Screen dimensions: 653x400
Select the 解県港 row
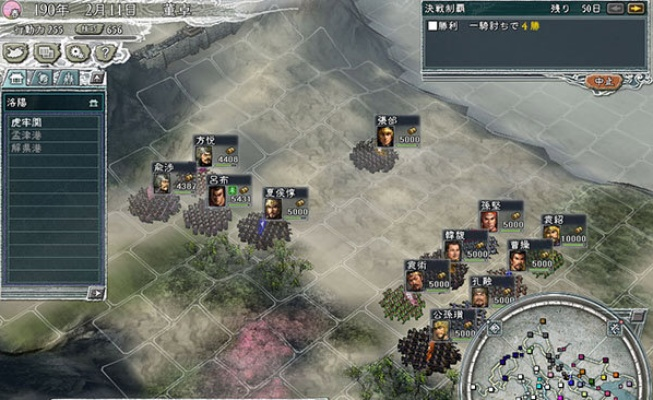(x=24, y=147)
